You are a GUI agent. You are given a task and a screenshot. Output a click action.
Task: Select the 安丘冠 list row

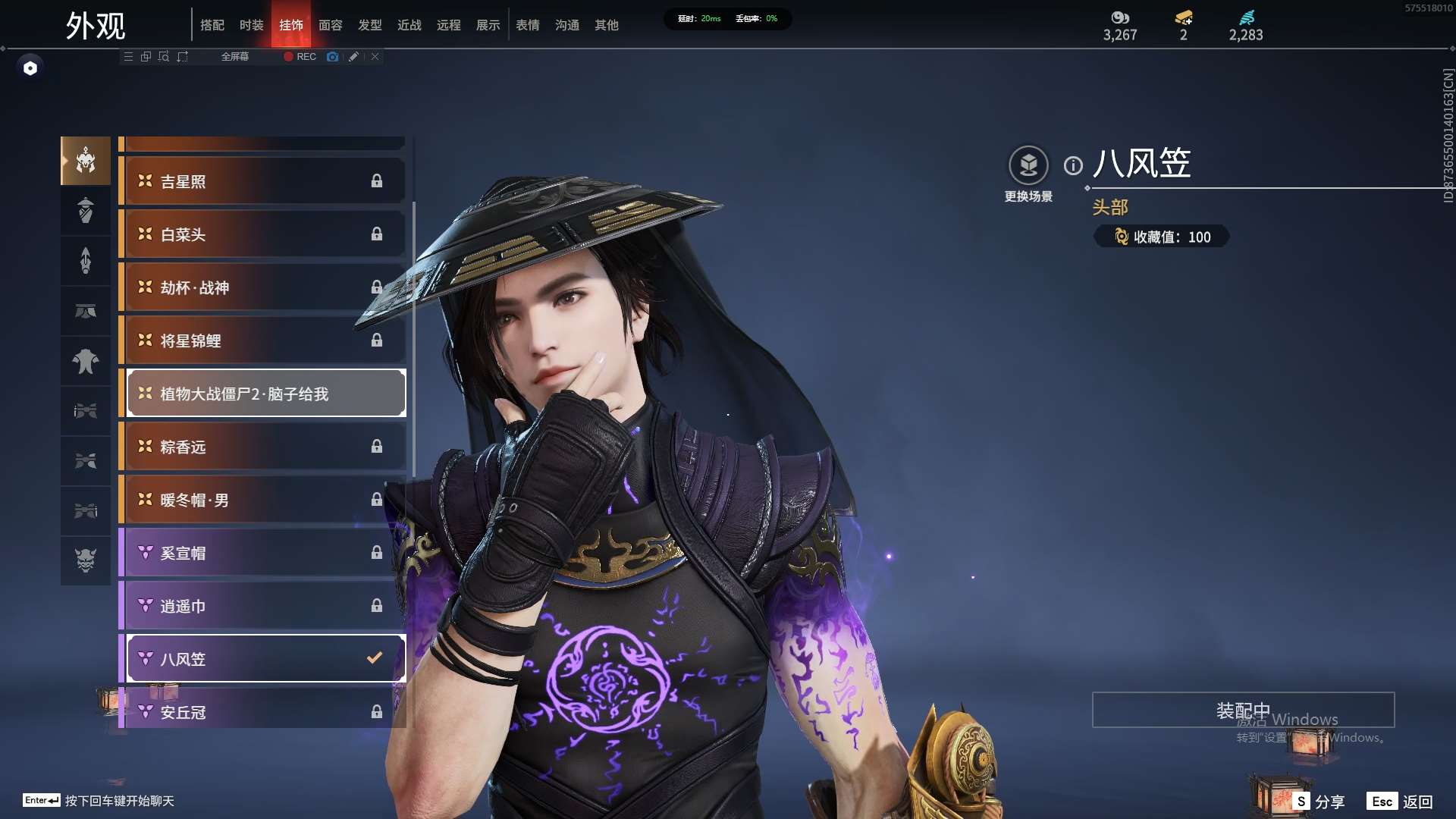[262, 711]
